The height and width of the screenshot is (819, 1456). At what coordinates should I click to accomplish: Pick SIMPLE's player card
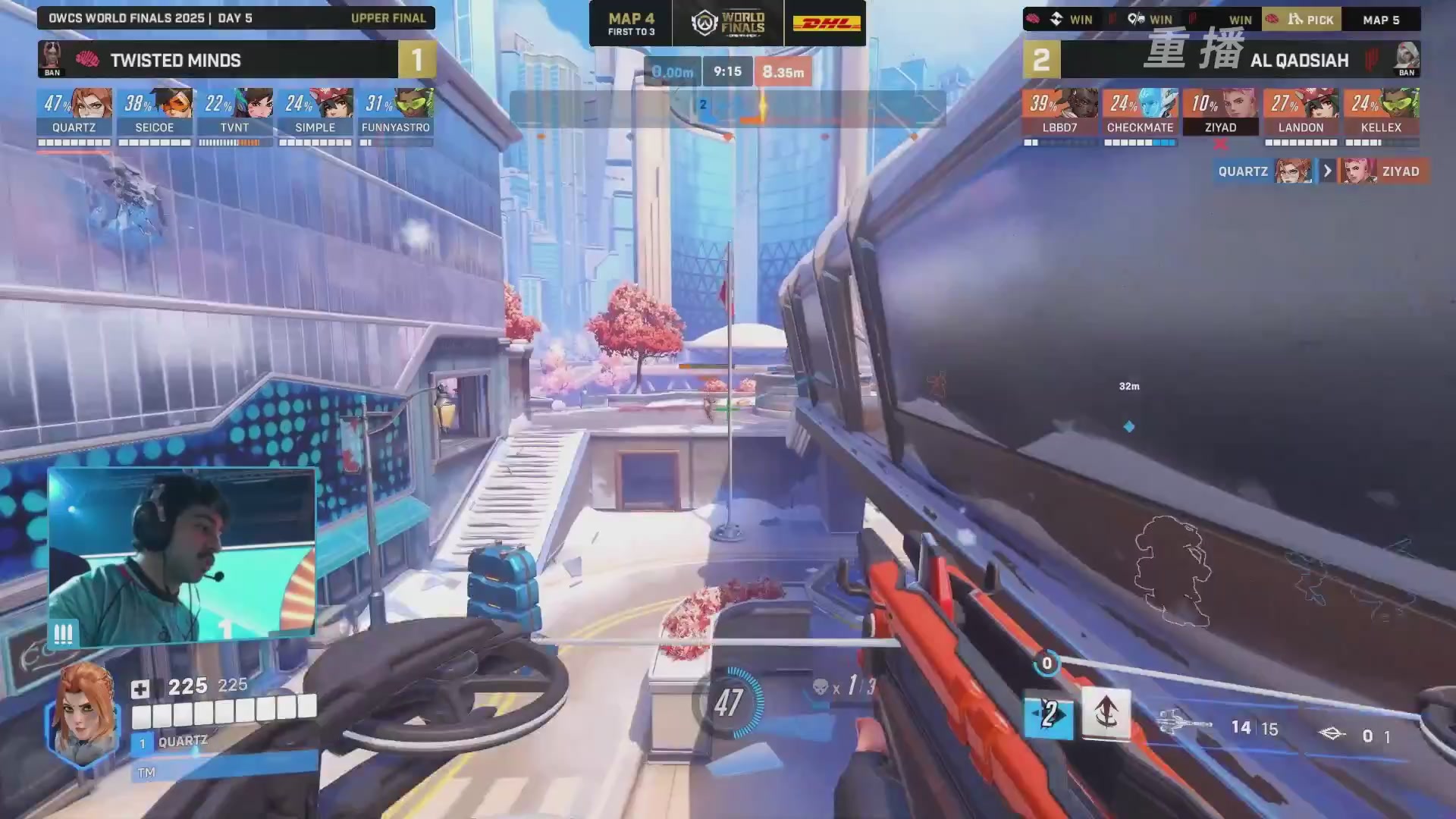pyautogui.click(x=315, y=112)
